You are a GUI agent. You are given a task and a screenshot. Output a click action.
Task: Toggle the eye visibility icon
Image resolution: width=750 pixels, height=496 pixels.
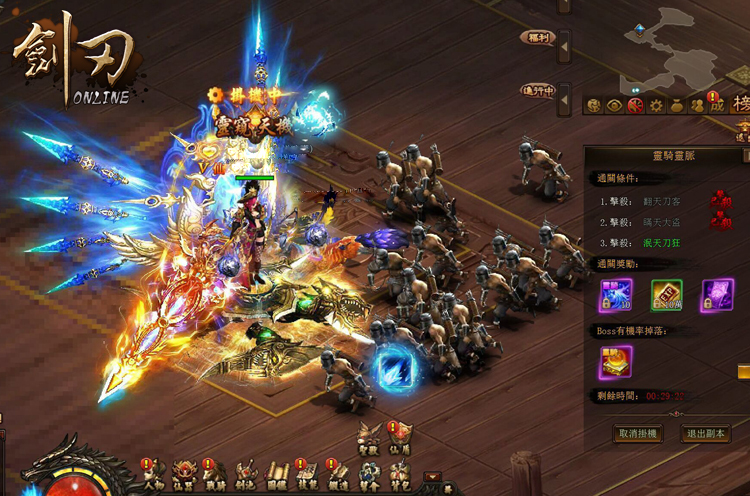click(614, 105)
